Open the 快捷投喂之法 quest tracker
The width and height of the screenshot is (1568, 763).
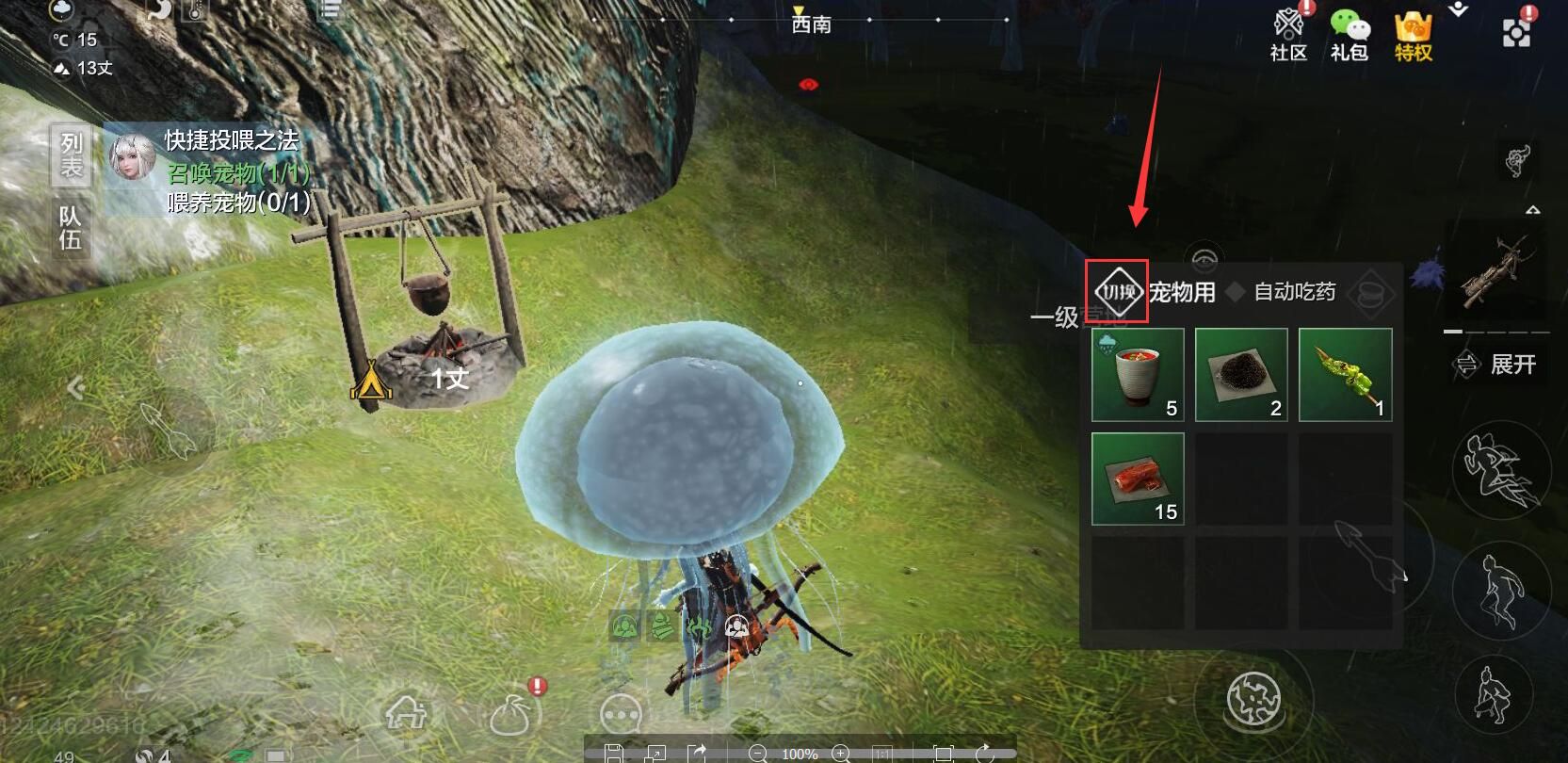(x=231, y=141)
